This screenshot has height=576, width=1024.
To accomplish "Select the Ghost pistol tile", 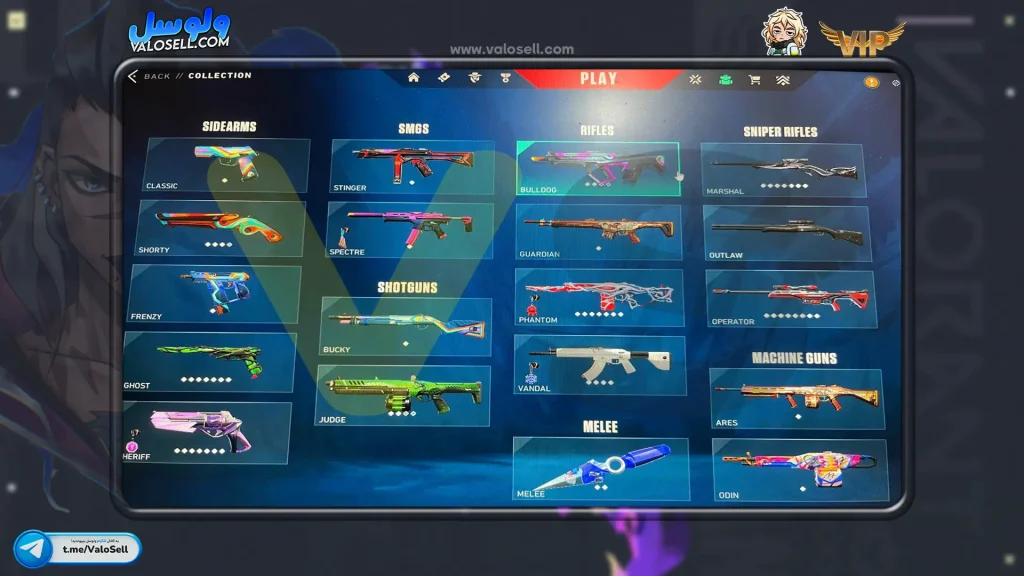I will click(x=210, y=361).
